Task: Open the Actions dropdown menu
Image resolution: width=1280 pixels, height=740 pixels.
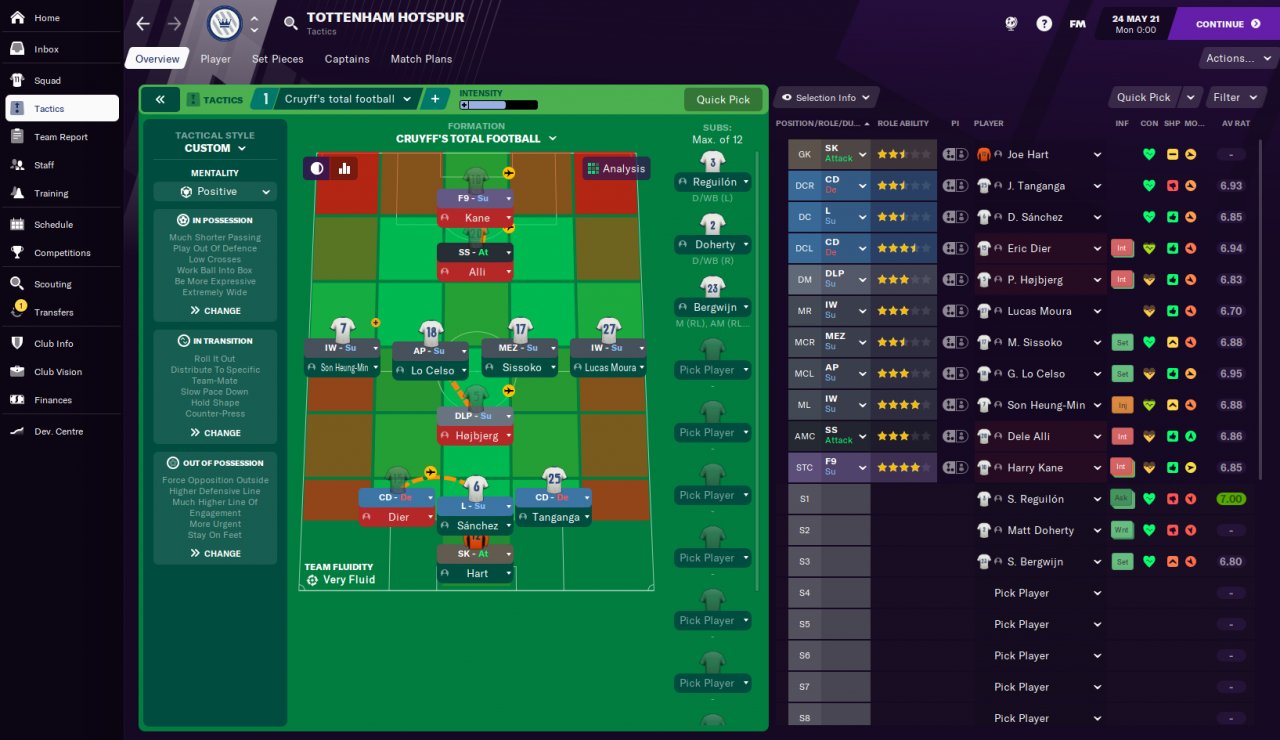Action: (1235, 58)
